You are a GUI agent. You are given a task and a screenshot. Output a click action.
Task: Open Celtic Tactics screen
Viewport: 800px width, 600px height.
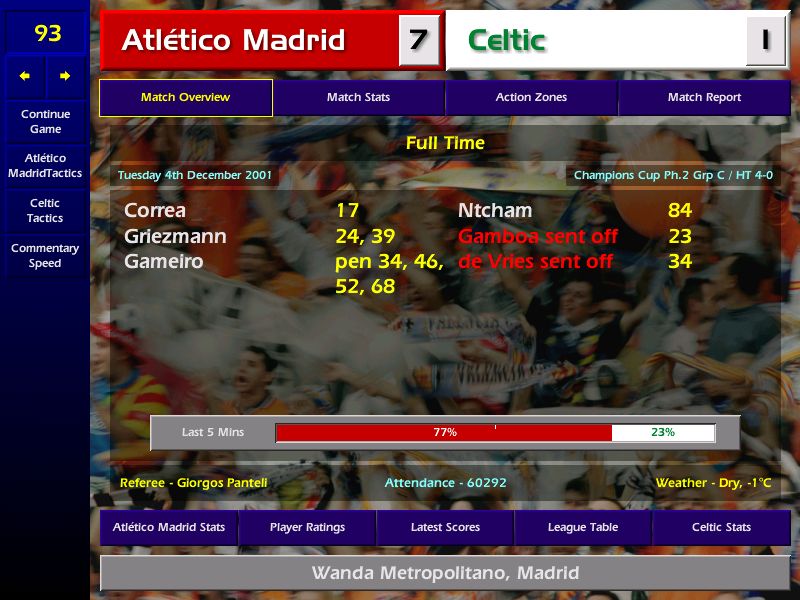point(45,210)
